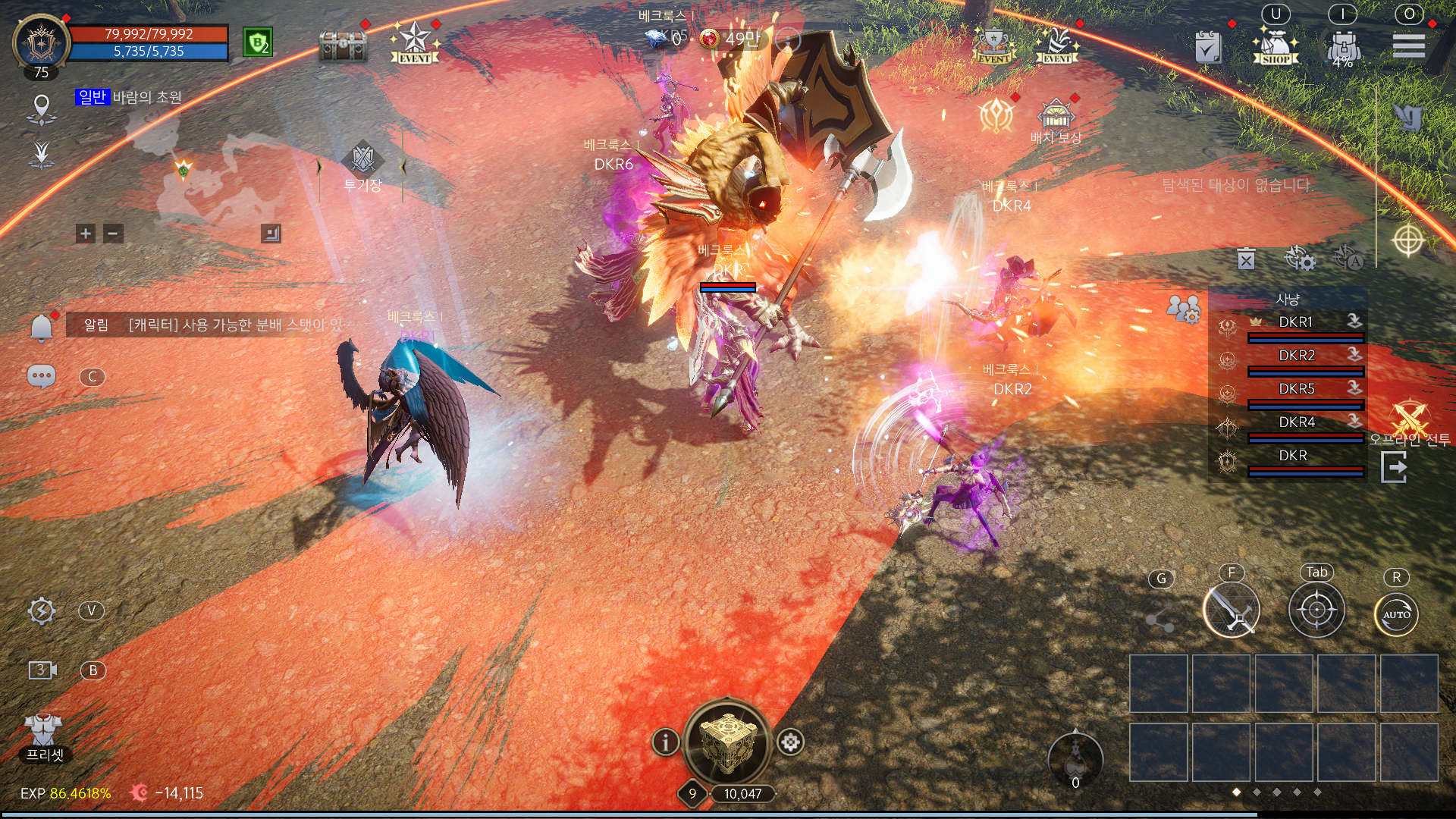Open the checklist quest icon
Viewport: 1456px width, 819px height.
pos(1208,48)
